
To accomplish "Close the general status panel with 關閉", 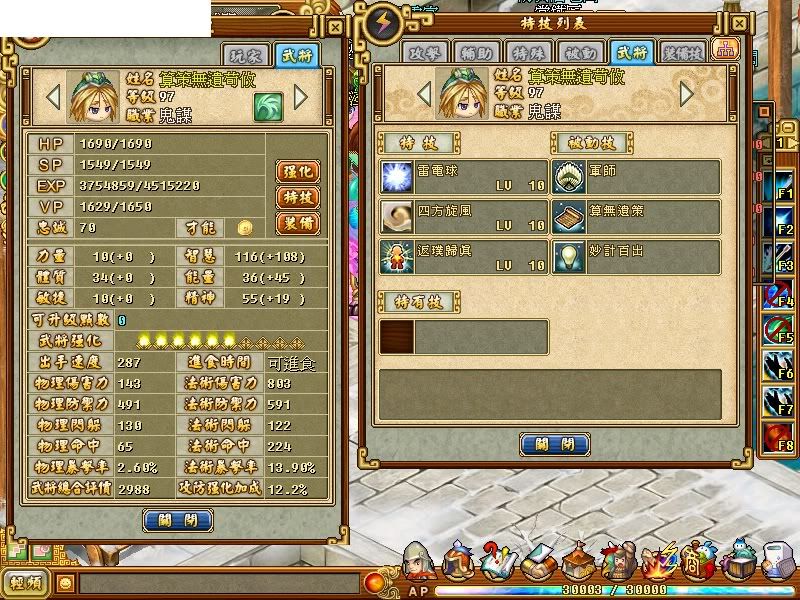I will [178, 520].
